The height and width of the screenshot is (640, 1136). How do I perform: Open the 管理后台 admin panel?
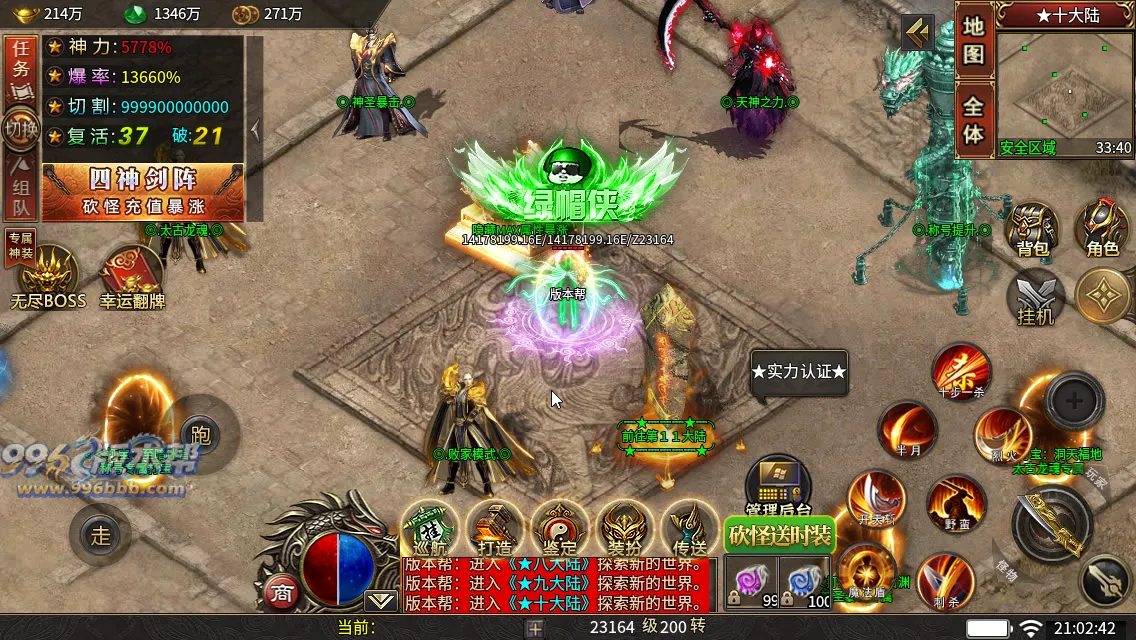(778, 487)
